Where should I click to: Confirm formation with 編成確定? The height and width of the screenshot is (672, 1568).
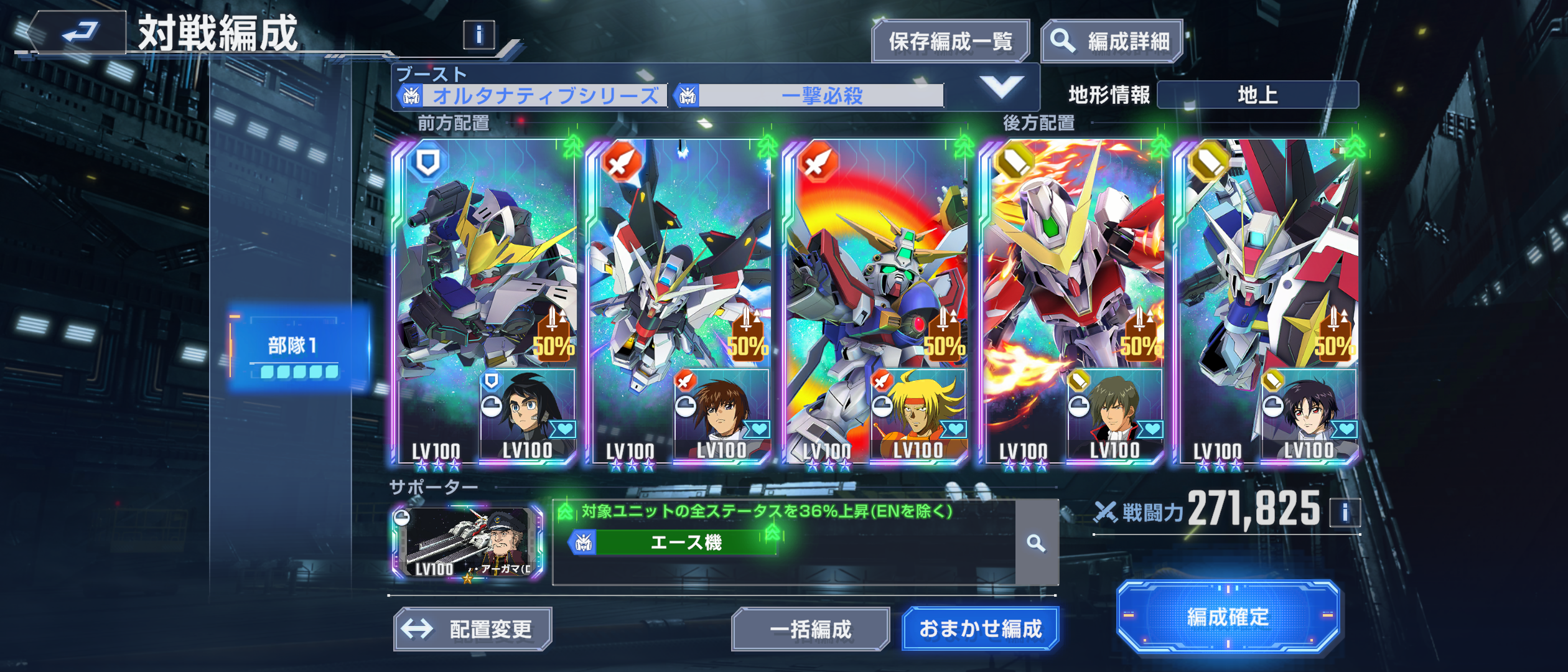[1228, 617]
